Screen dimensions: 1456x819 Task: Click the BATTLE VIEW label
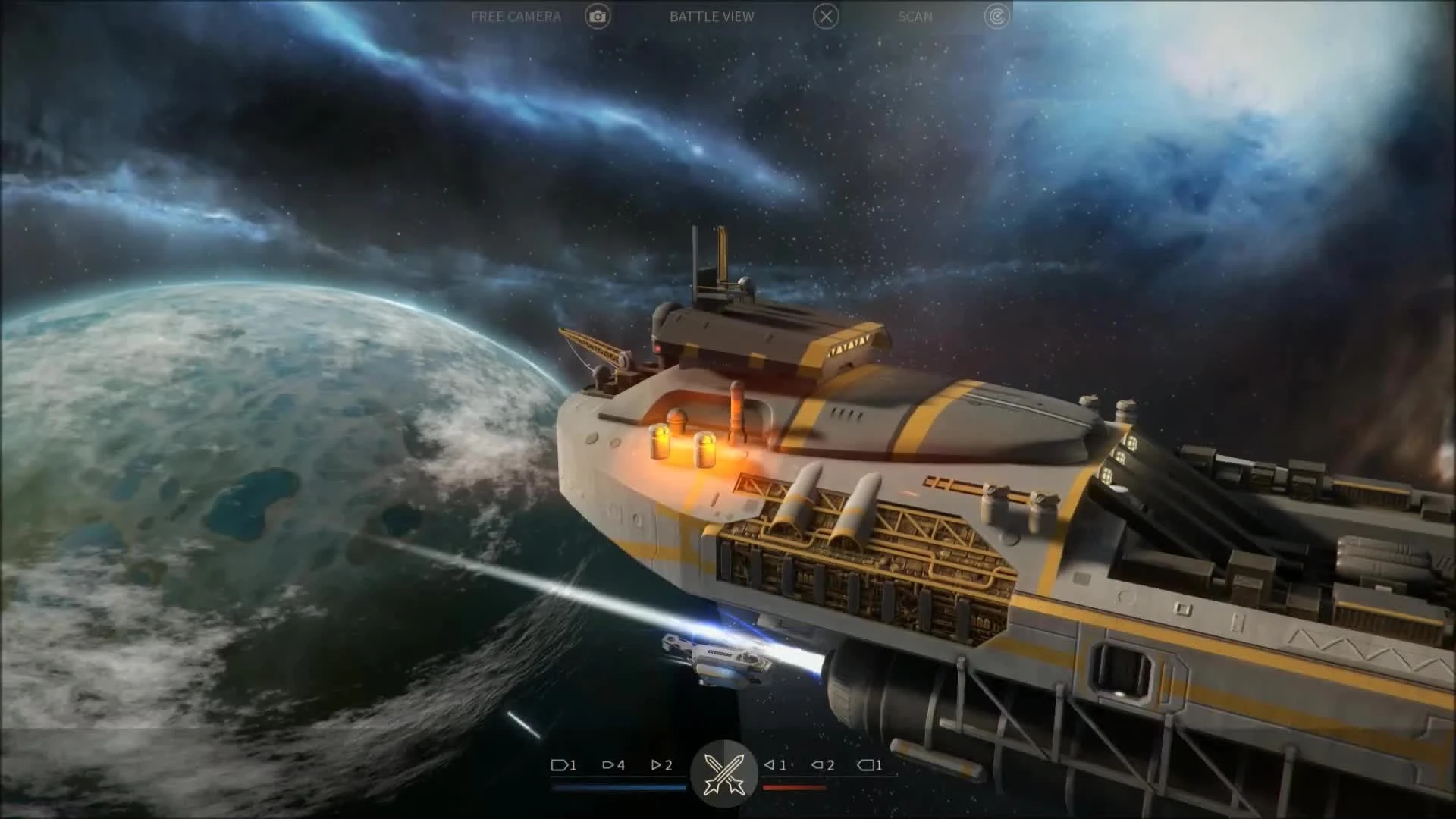click(x=711, y=16)
